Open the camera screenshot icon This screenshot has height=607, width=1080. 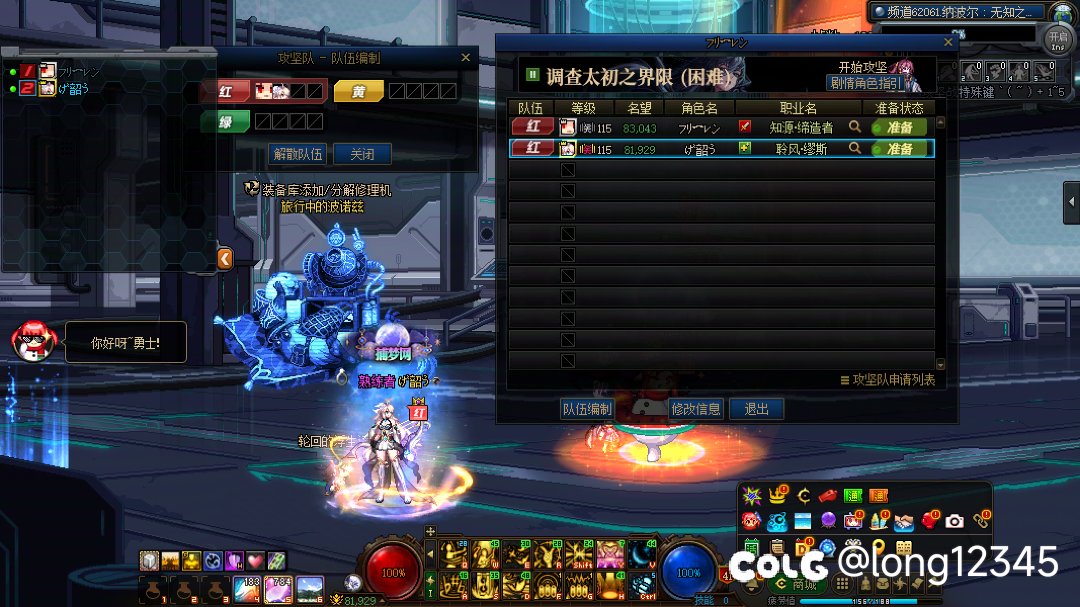pyautogui.click(x=955, y=521)
